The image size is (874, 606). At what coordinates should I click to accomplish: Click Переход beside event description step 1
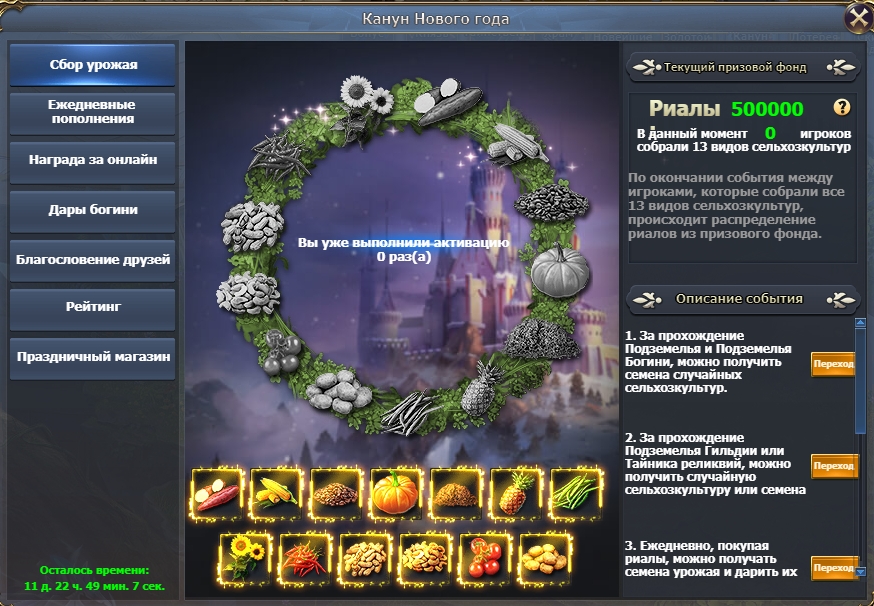pos(833,365)
